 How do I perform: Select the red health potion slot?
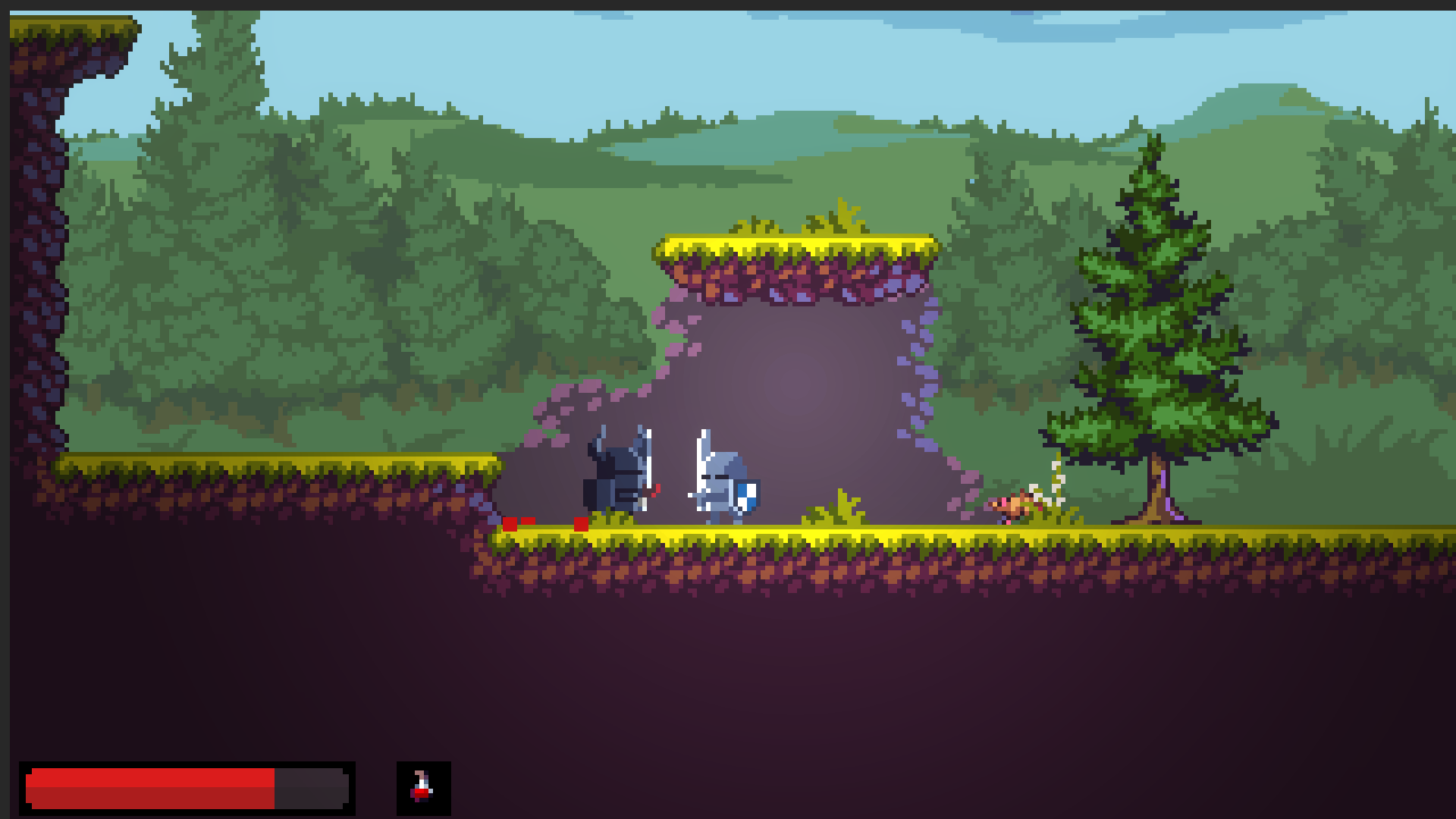click(x=423, y=788)
